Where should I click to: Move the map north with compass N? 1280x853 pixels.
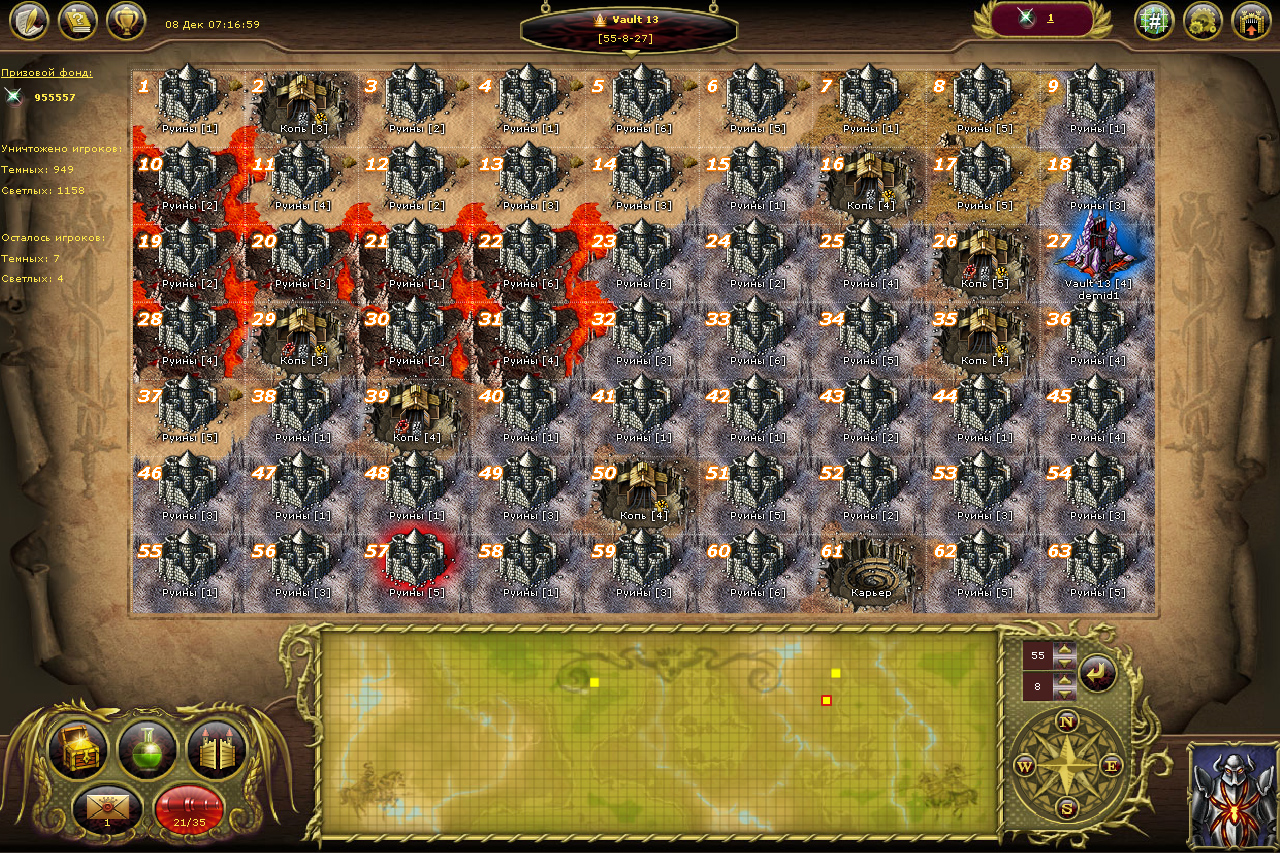point(1067,722)
